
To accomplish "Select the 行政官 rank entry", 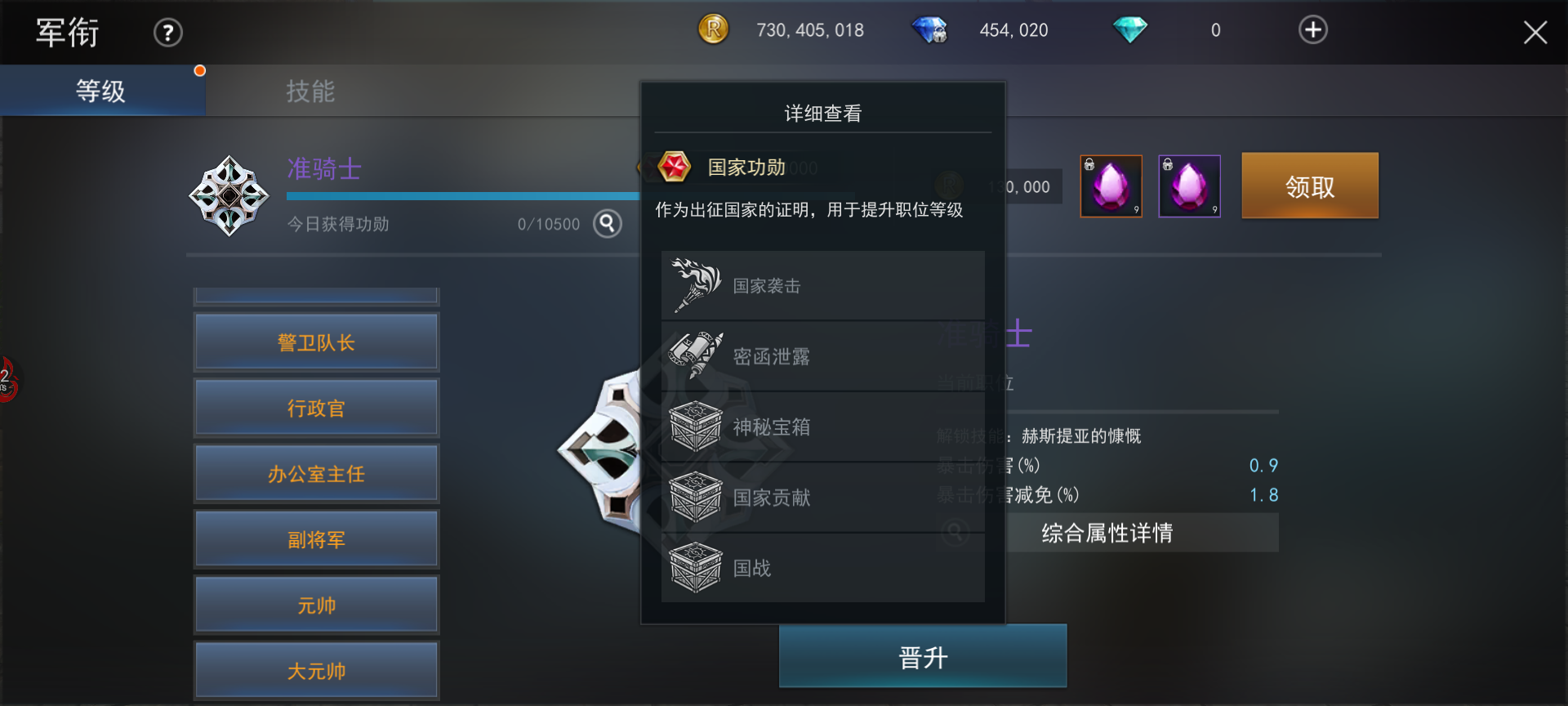I will [316, 407].
